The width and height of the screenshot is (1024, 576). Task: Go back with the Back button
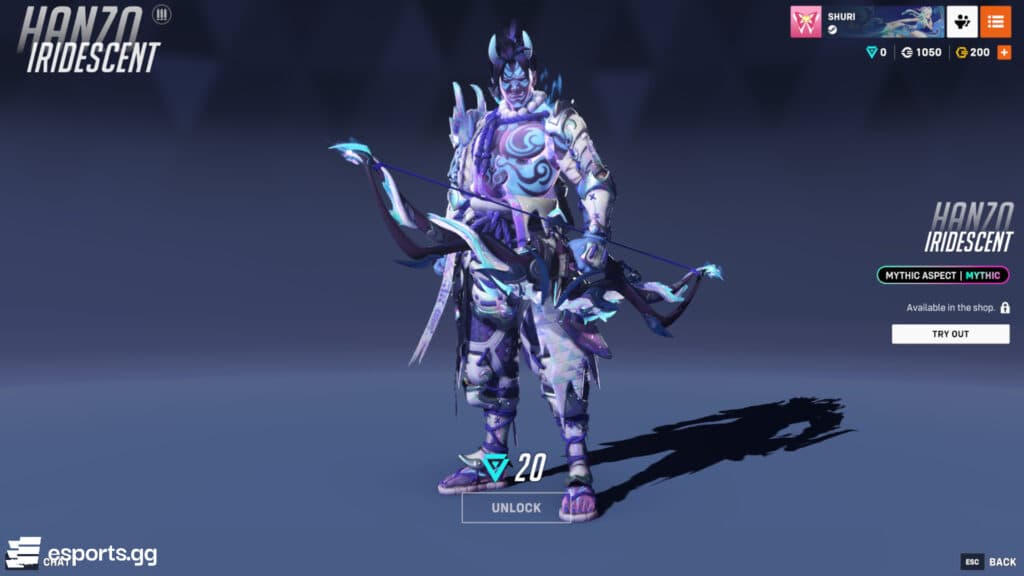click(990, 562)
